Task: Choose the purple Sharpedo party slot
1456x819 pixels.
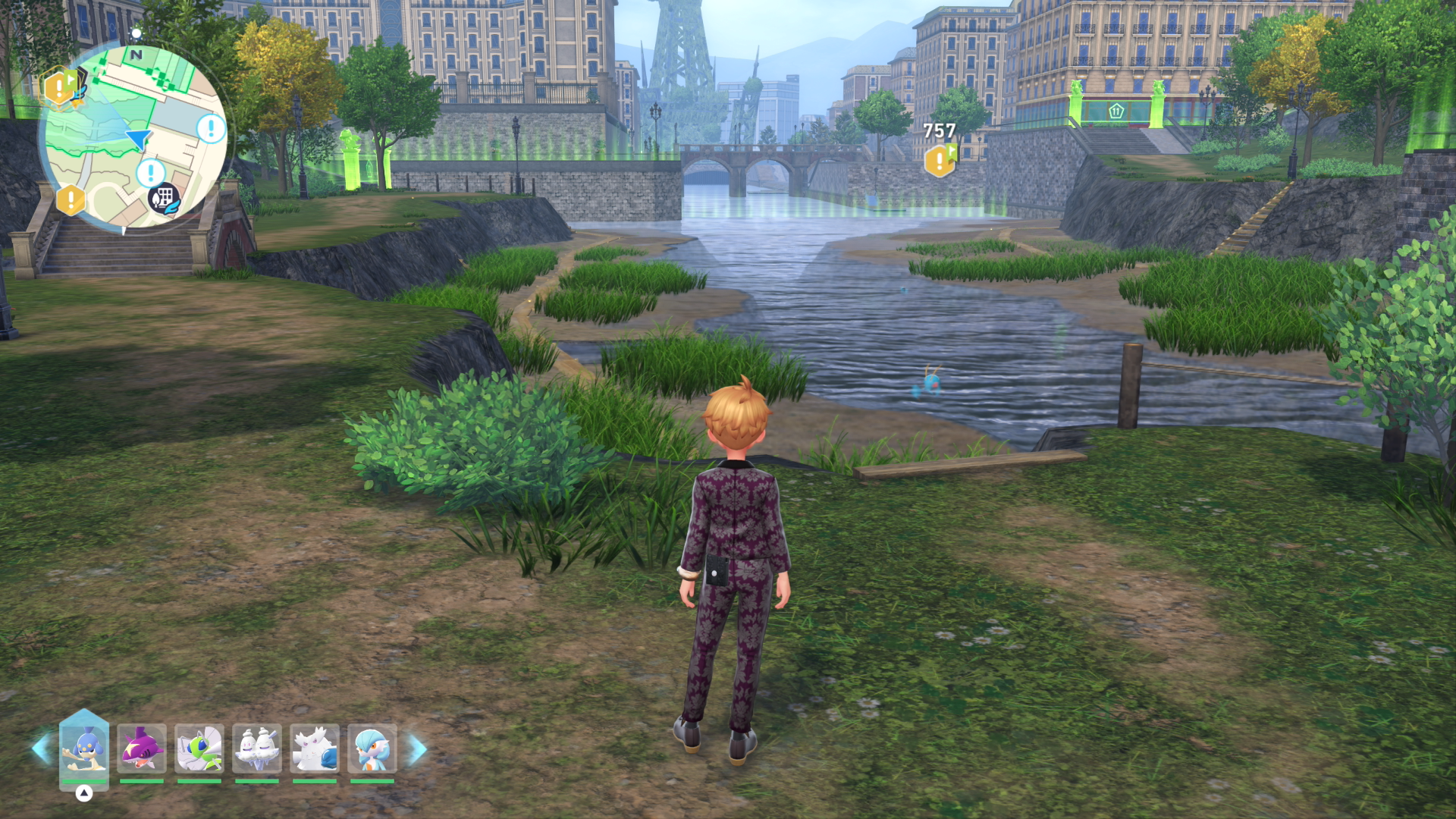Action: (142, 748)
